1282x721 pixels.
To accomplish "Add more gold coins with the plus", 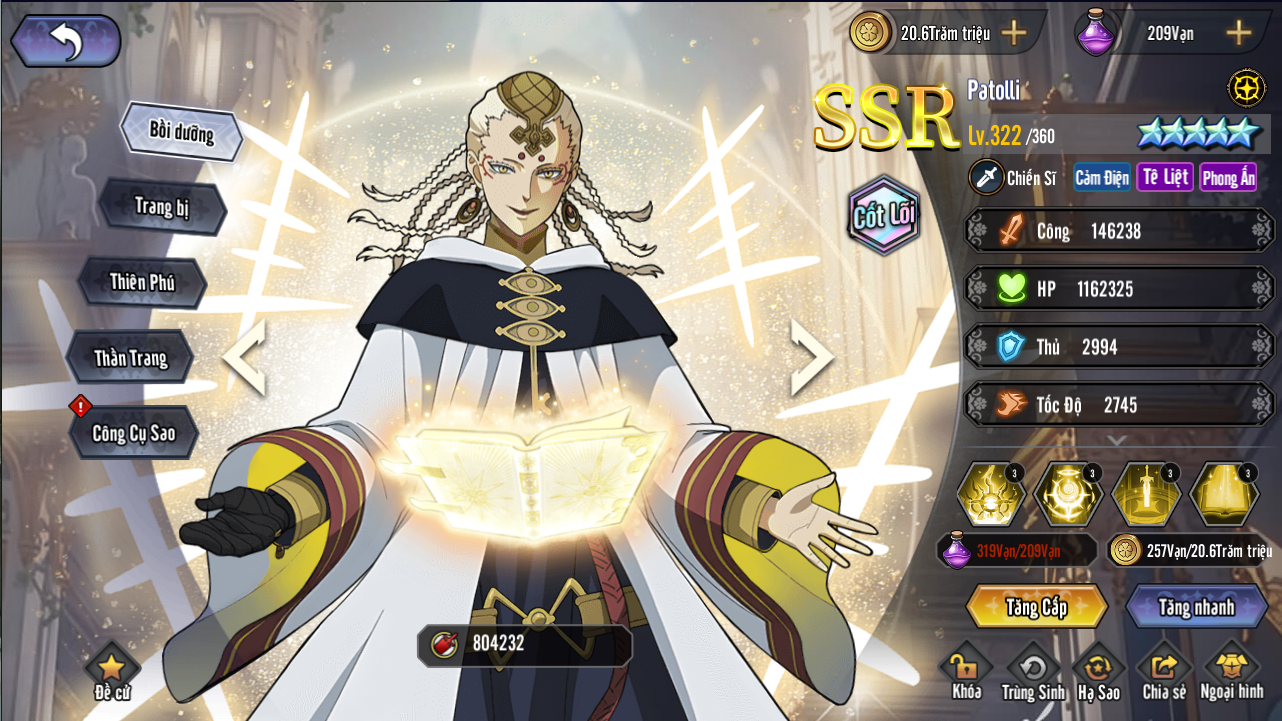I will 1014,33.
